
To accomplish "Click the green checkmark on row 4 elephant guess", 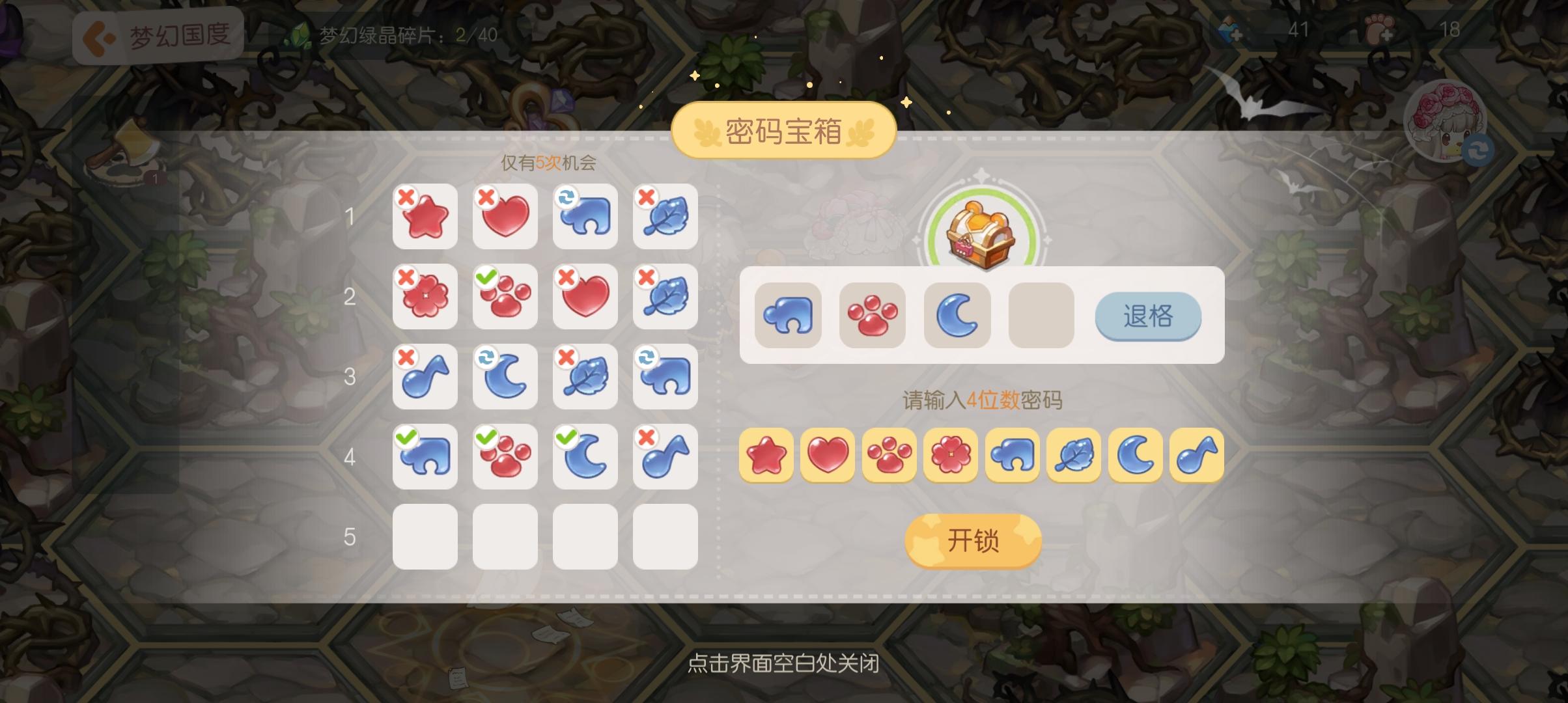I will pyautogui.click(x=405, y=436).
